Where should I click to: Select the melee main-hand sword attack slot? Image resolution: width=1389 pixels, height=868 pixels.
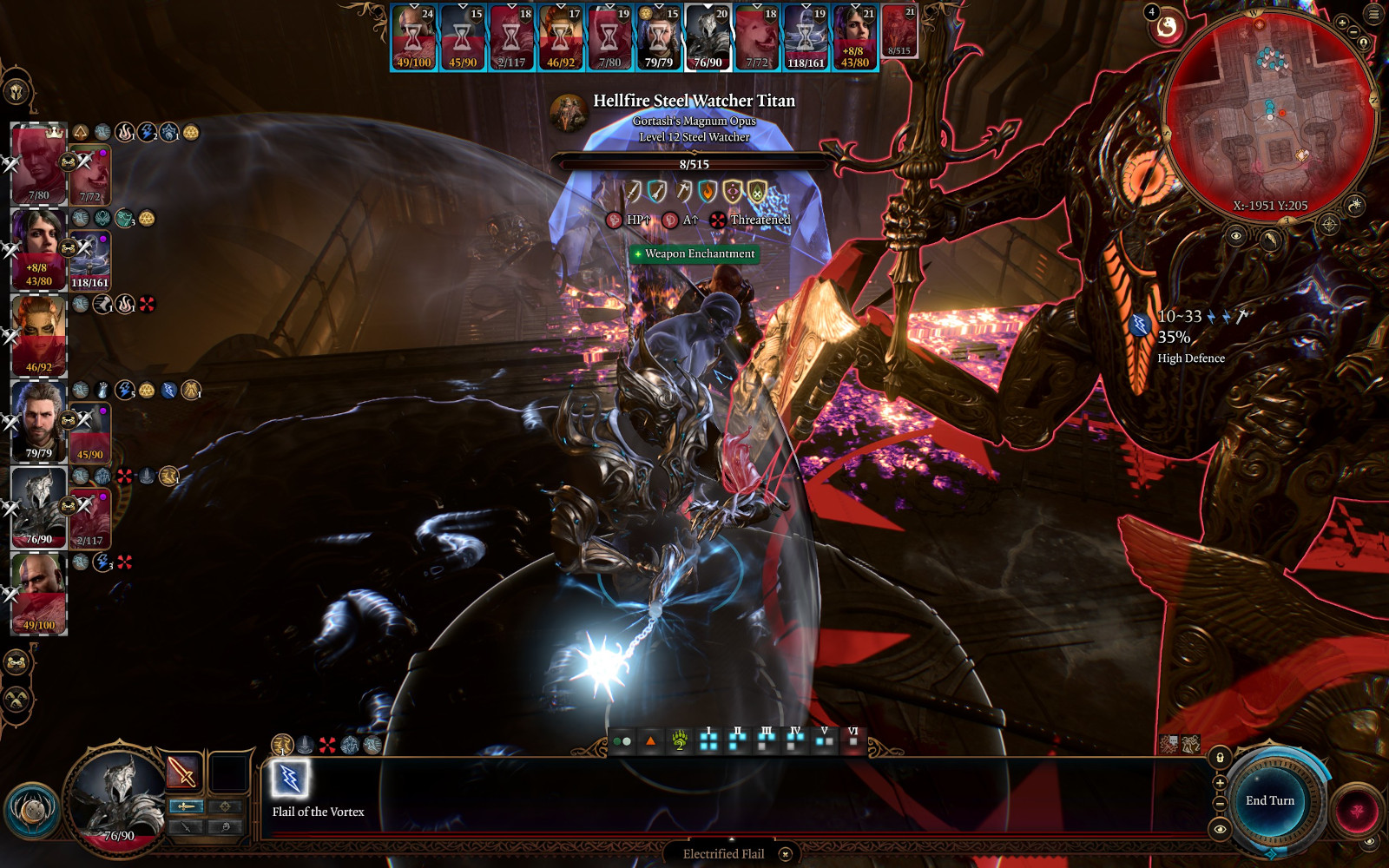click(182, 771)
